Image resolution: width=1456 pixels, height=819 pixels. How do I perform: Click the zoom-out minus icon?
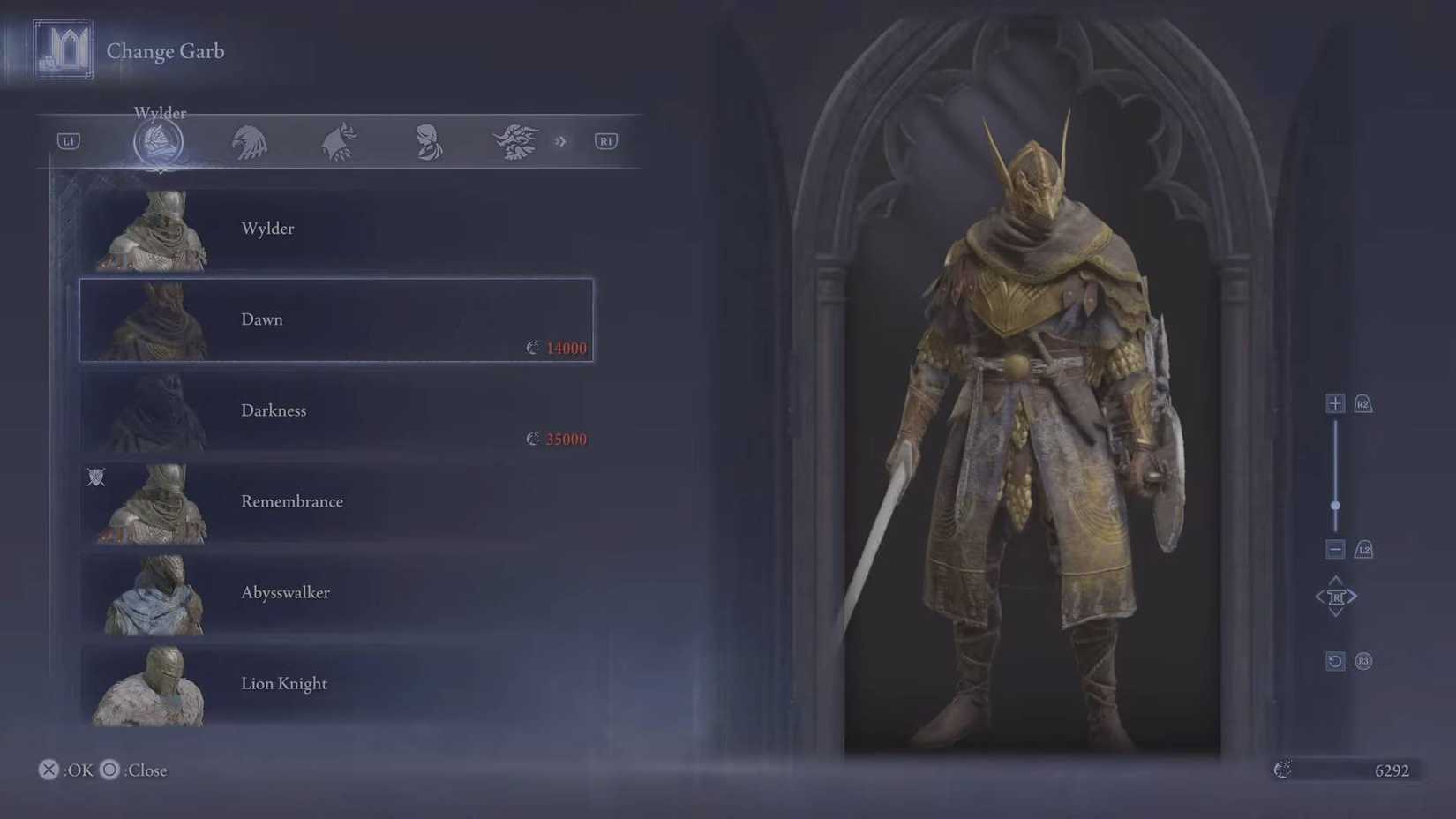(1335, 549)
